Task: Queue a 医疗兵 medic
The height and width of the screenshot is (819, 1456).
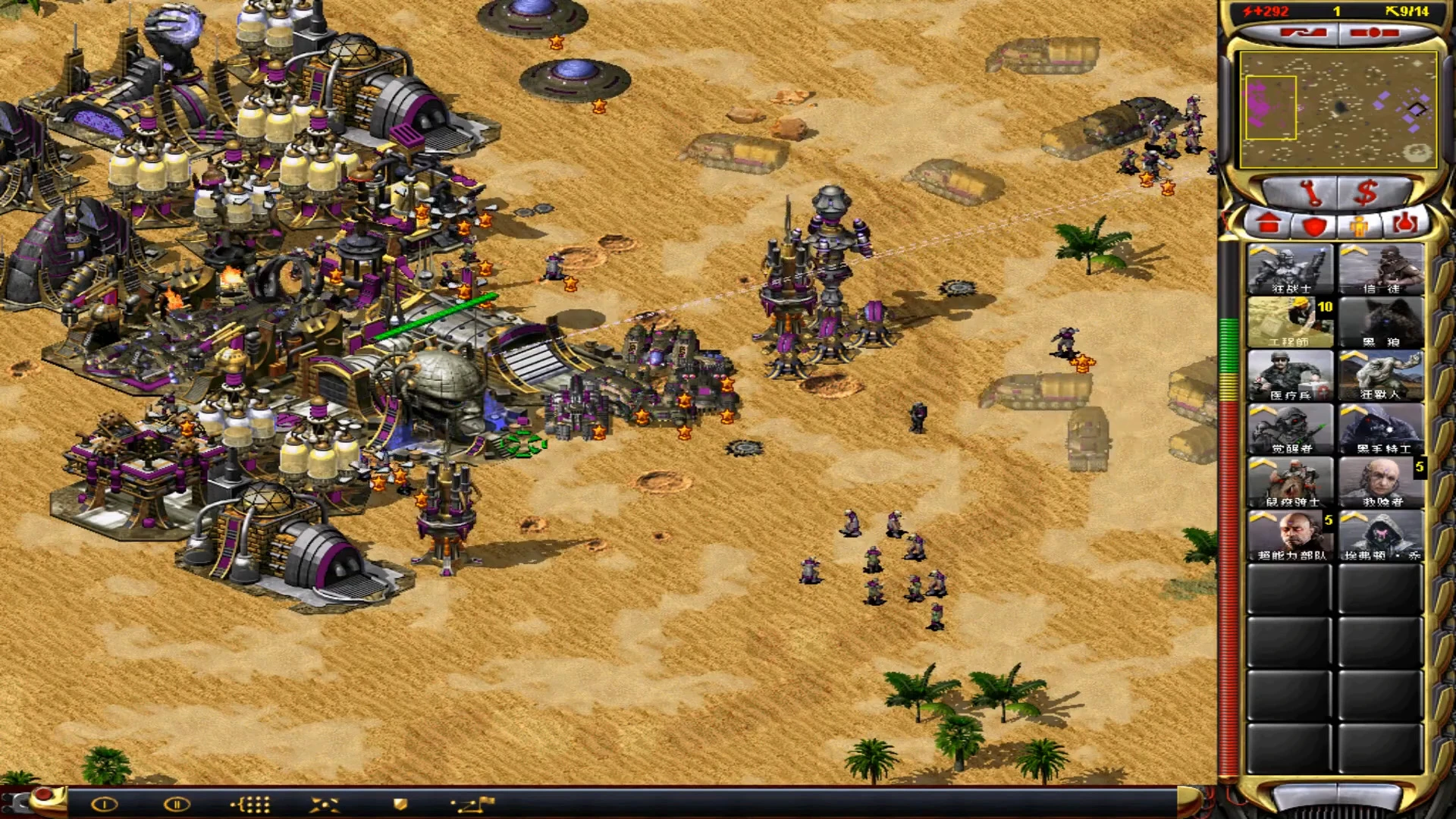Action: (x=1290, y=375)
